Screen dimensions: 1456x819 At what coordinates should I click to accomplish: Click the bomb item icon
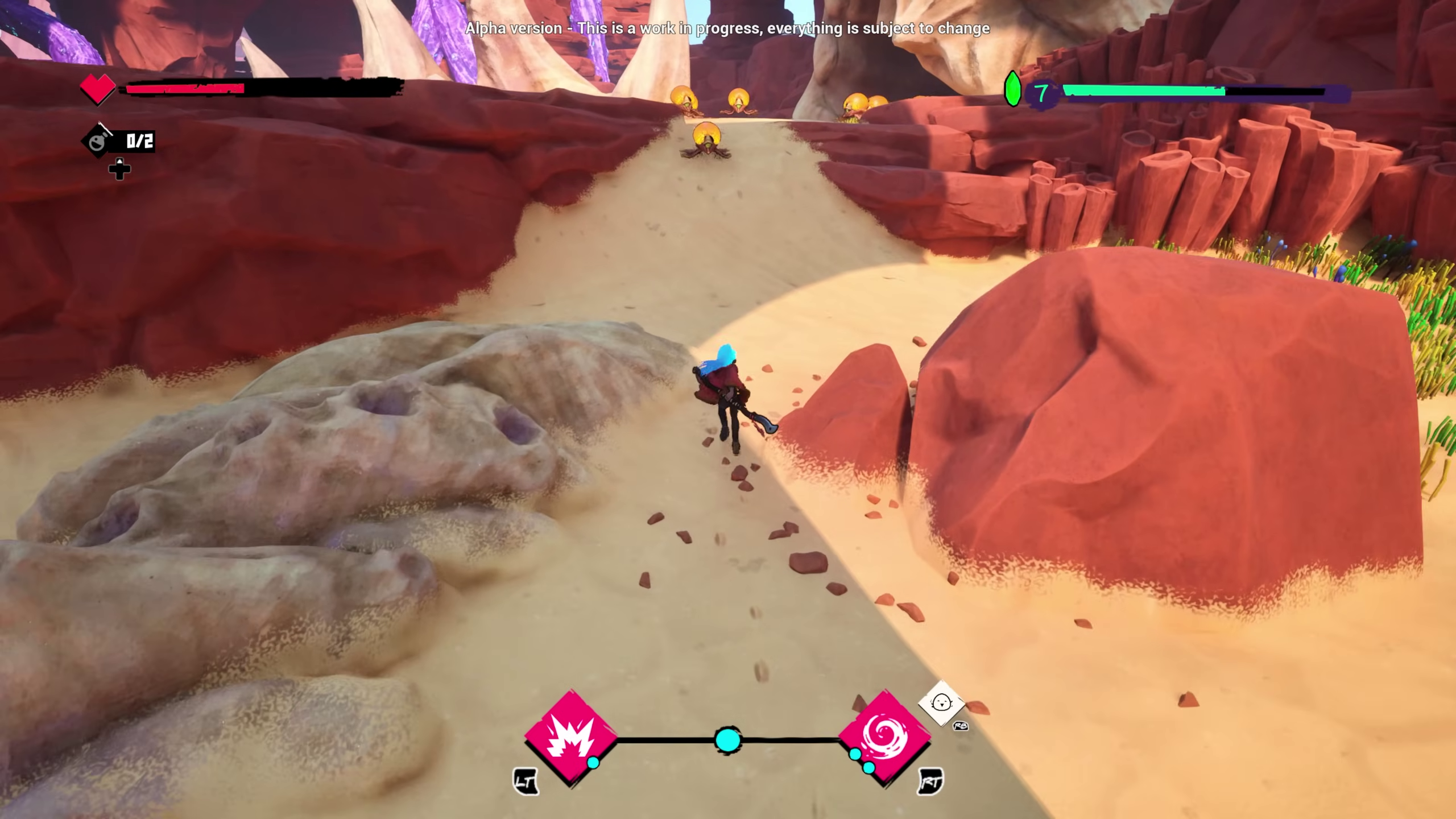click(97, 141)
